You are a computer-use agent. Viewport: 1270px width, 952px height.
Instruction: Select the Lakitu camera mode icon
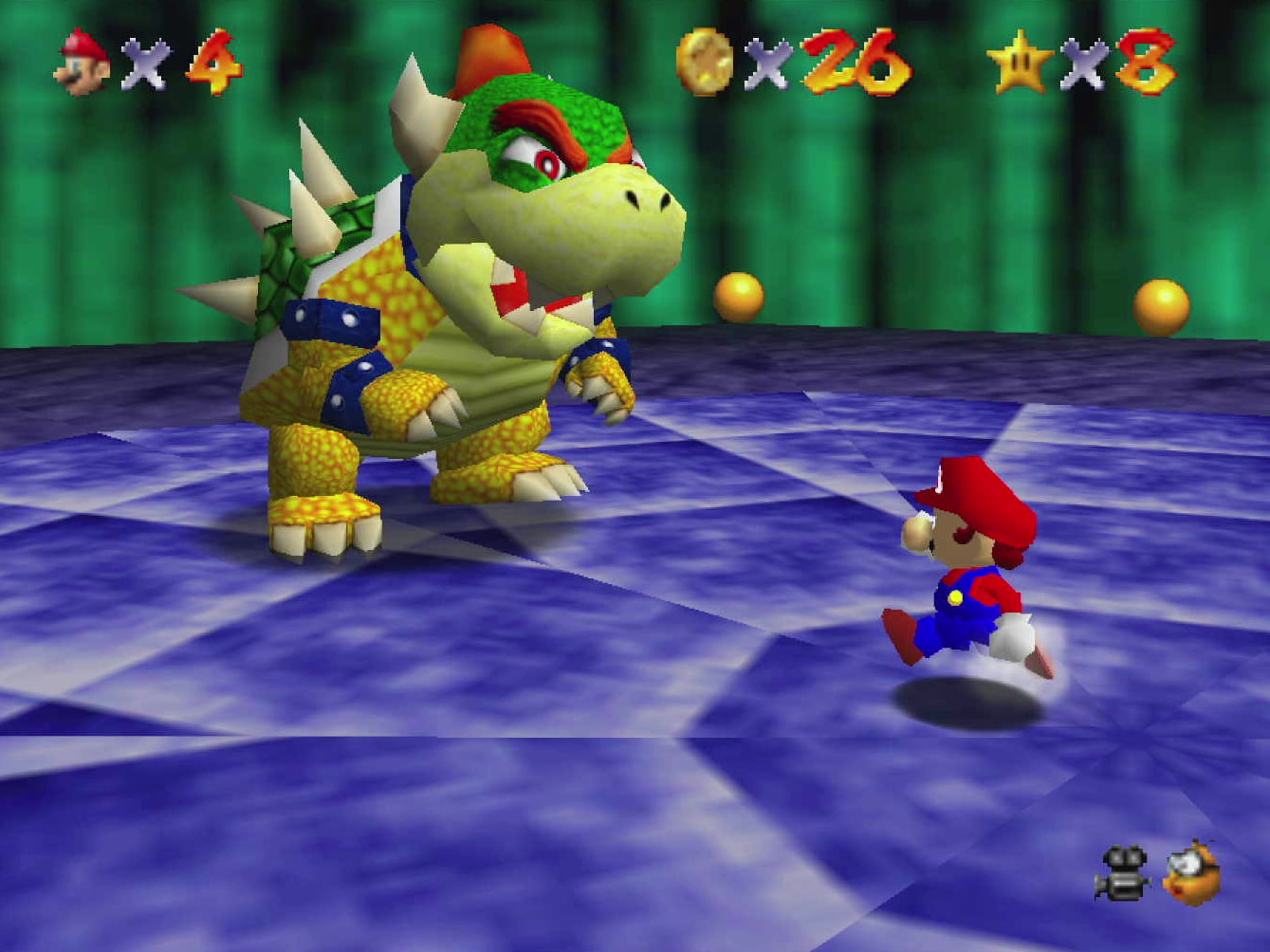click(x=1192, y=872)
